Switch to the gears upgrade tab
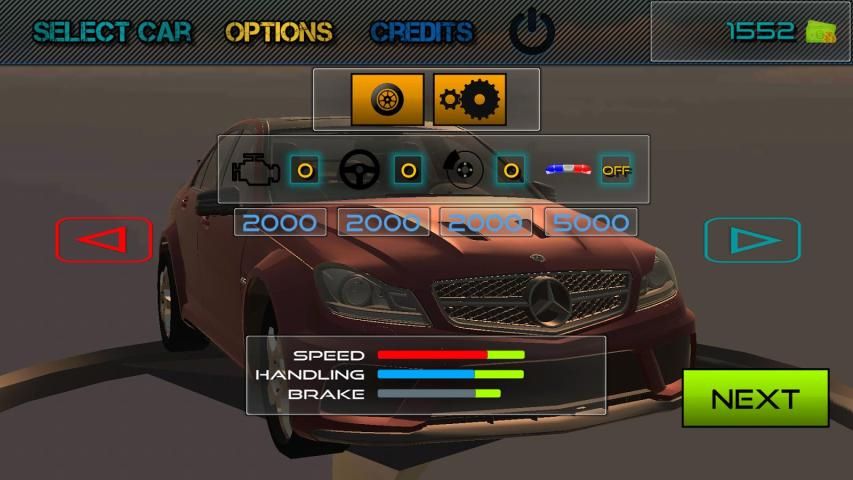Viewport: 853px width, 480px height. pos(470,99)
